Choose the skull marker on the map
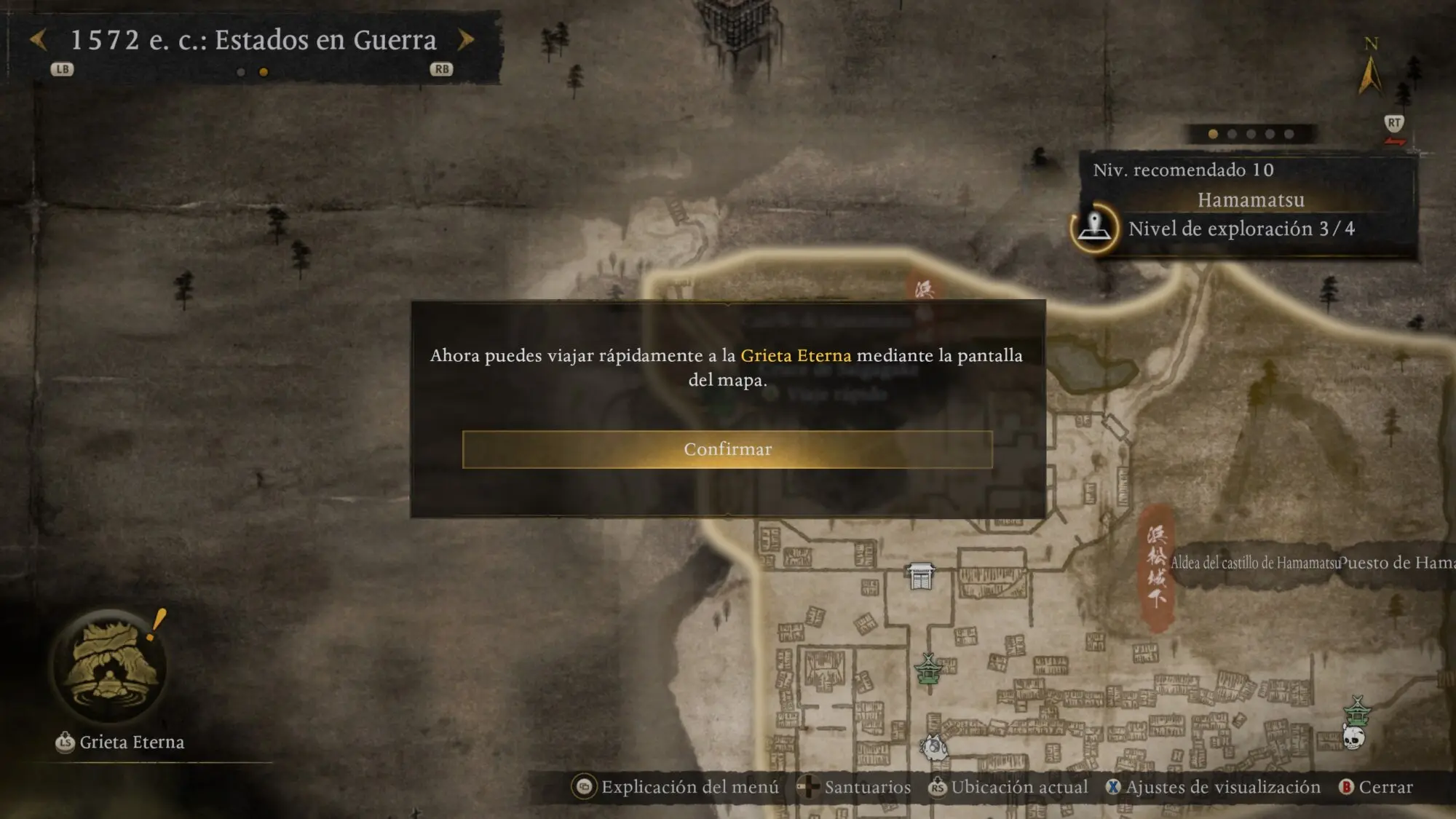The height and width of the screenshot is (819, 1456). 1353,737
